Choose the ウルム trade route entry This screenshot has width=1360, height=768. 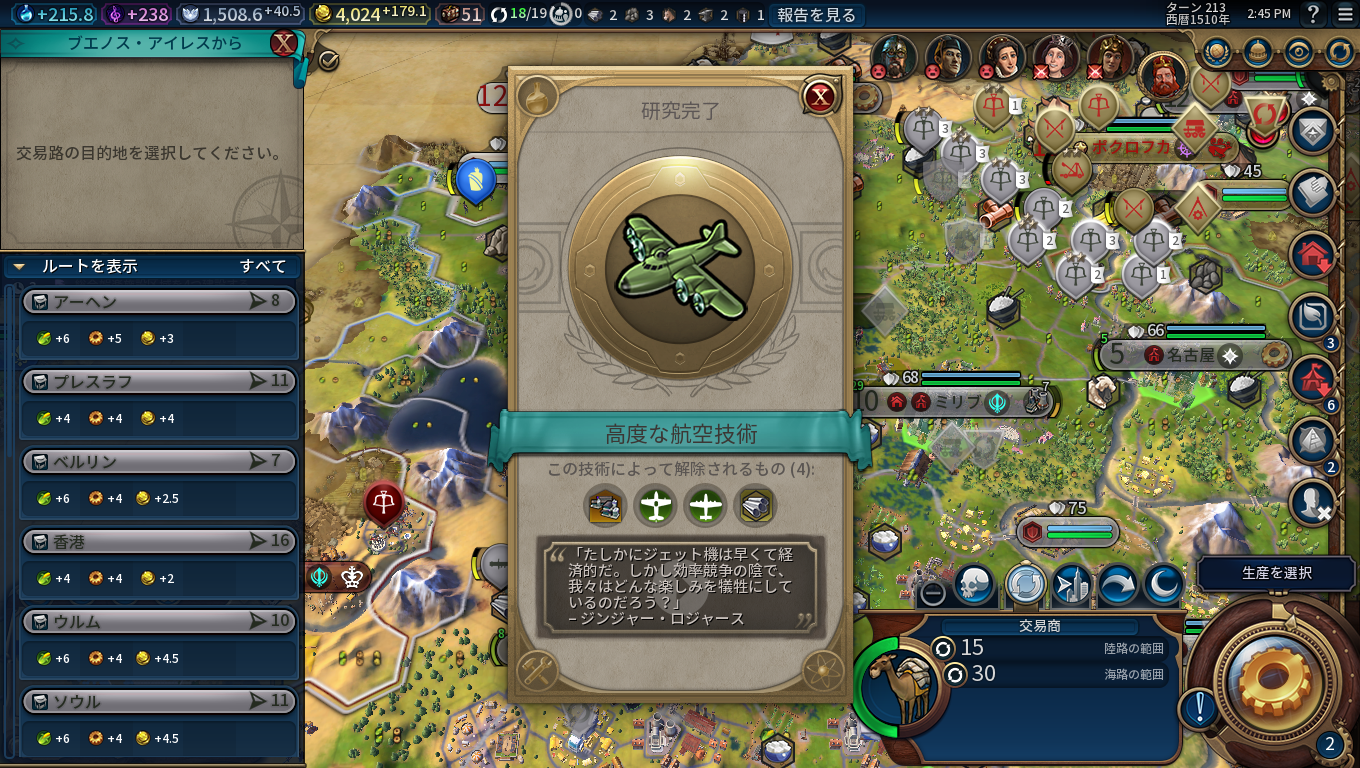pyautogui.click(x=159, y=621)
